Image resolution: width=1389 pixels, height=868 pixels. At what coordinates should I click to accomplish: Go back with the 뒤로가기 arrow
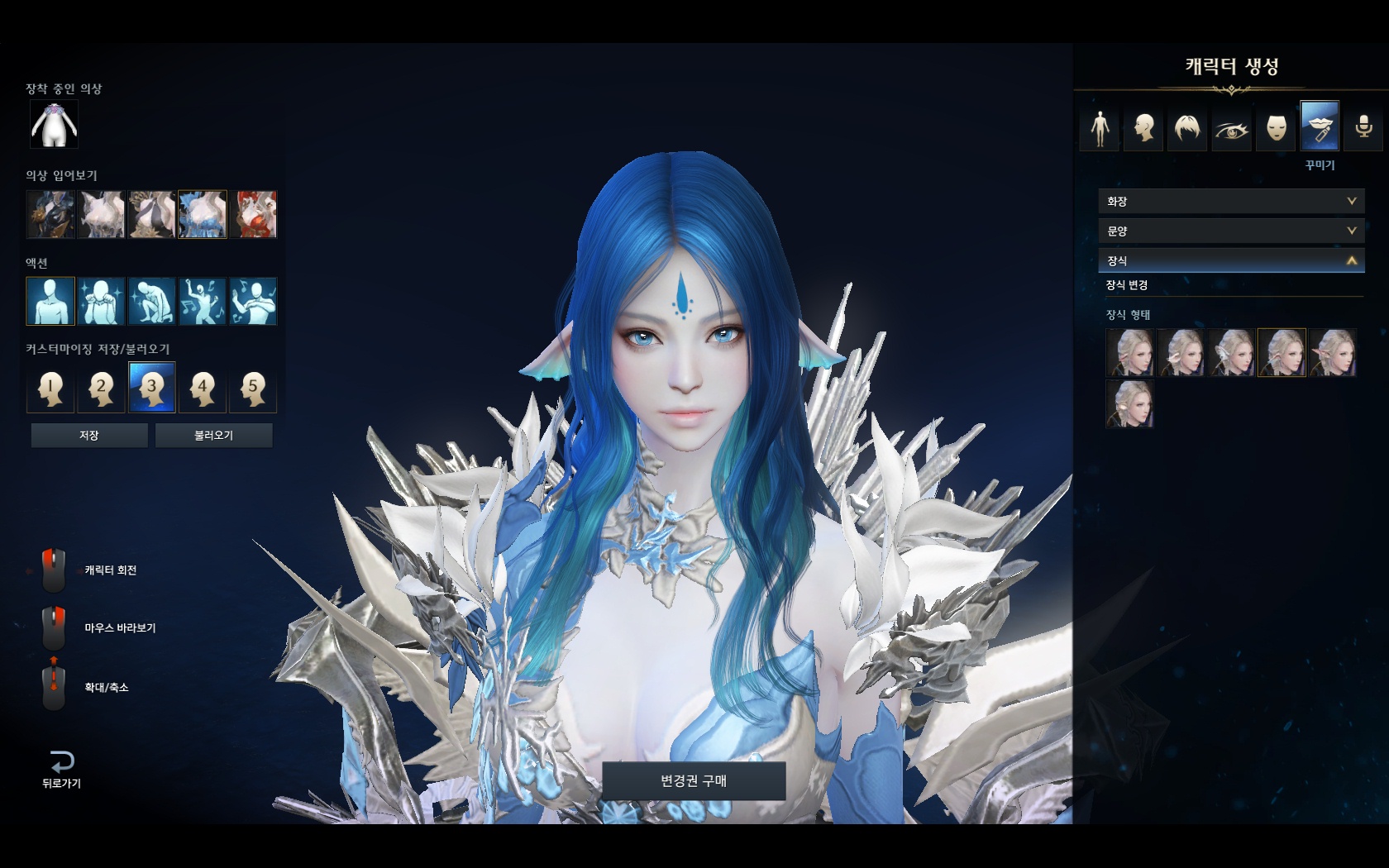pyautogui.click(x=62, y=768)
